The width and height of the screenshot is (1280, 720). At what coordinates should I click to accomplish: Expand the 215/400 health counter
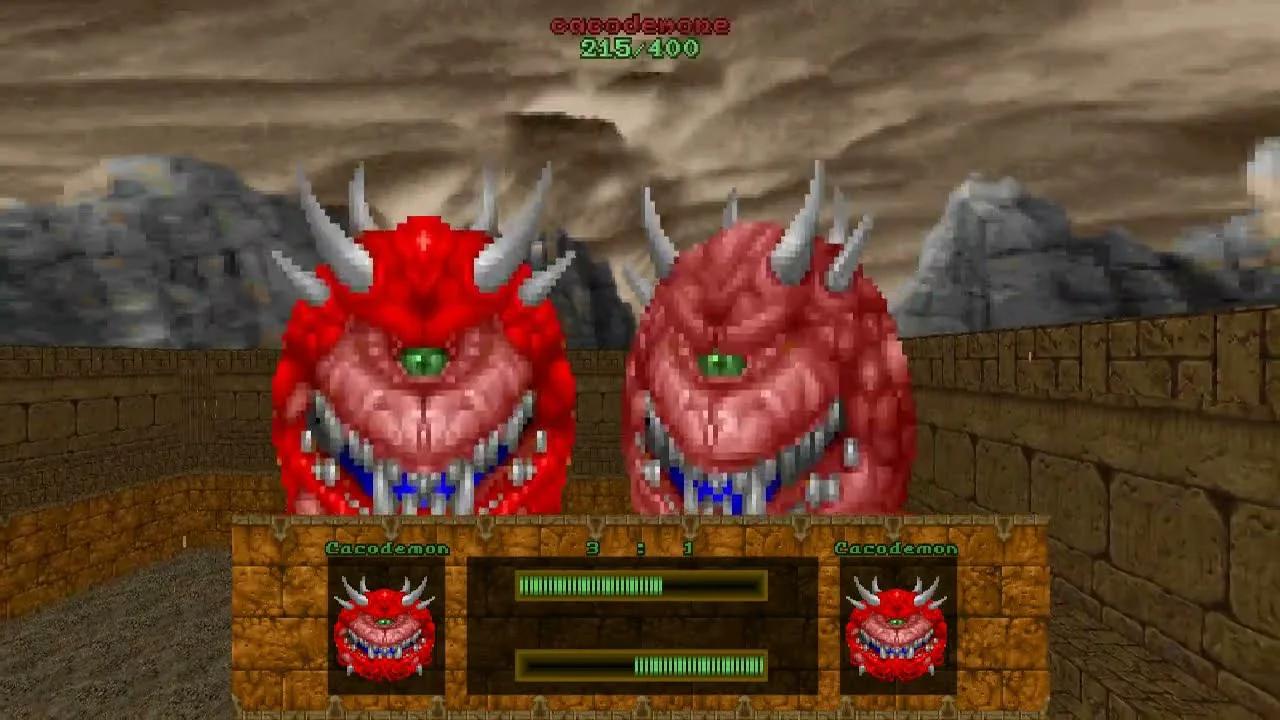point(640,47)
